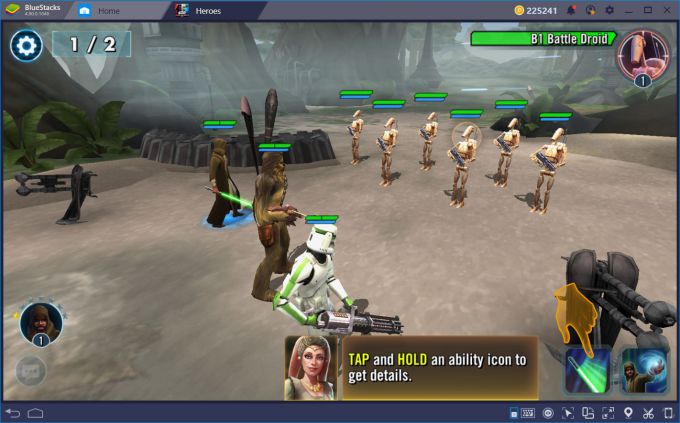Open BlueStacks notifications bell
Image resolution: width=680 pixels, height=423 pixels.
(x=571, y=10)
